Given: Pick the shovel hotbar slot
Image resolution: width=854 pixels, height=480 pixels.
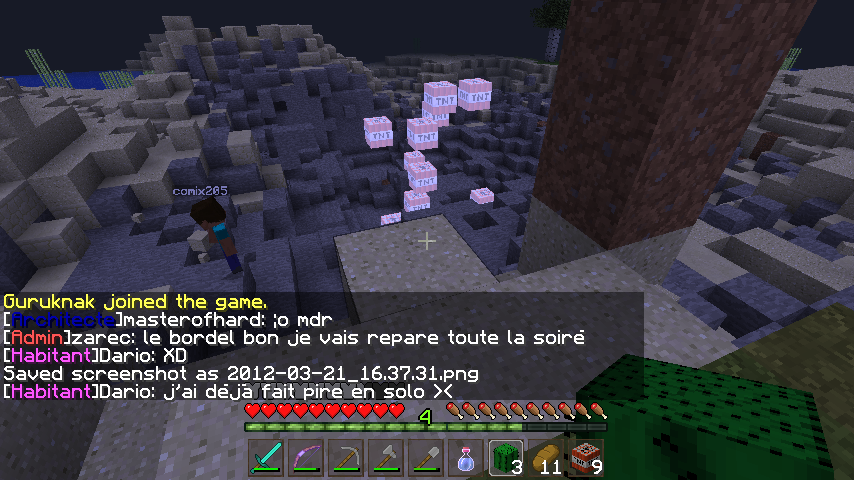Looking at the screenshot, I should [x=427, y=458].
